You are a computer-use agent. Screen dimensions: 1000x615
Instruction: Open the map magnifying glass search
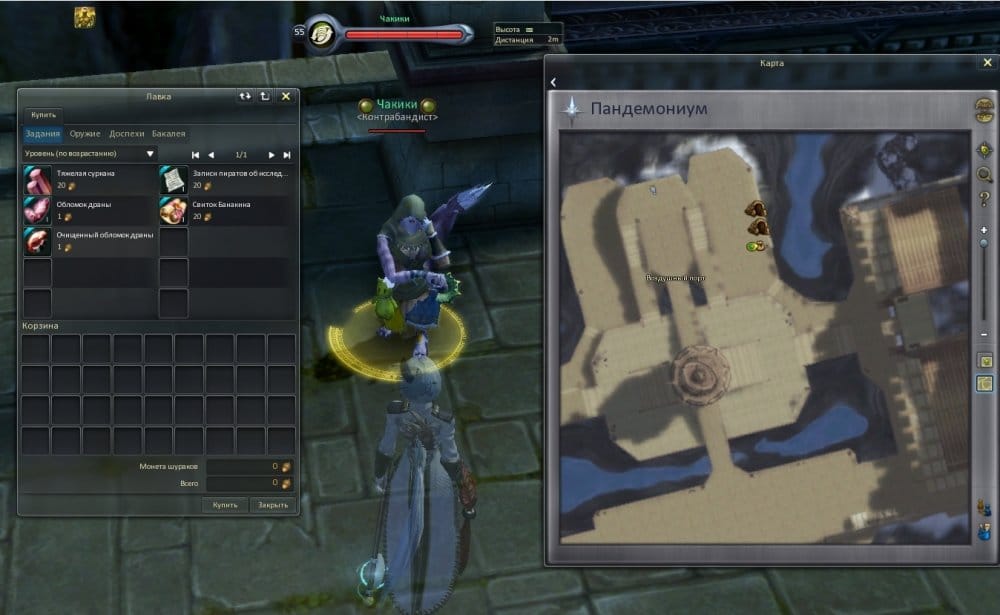985,175
